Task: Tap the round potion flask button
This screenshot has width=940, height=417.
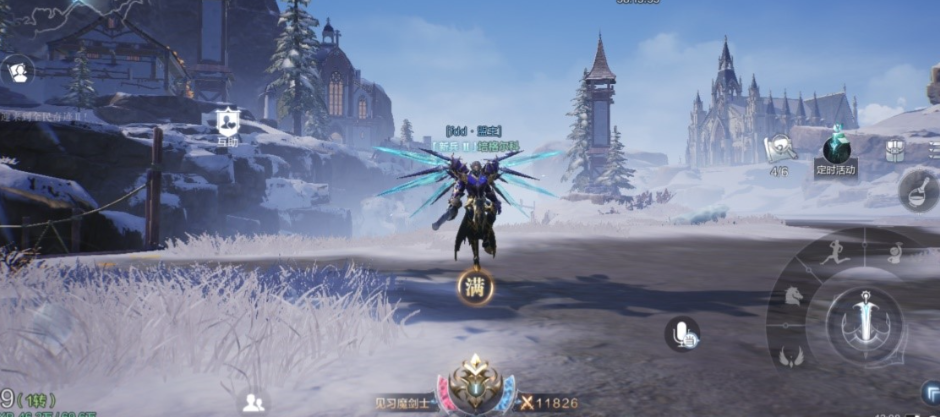Action: [917, 190]
